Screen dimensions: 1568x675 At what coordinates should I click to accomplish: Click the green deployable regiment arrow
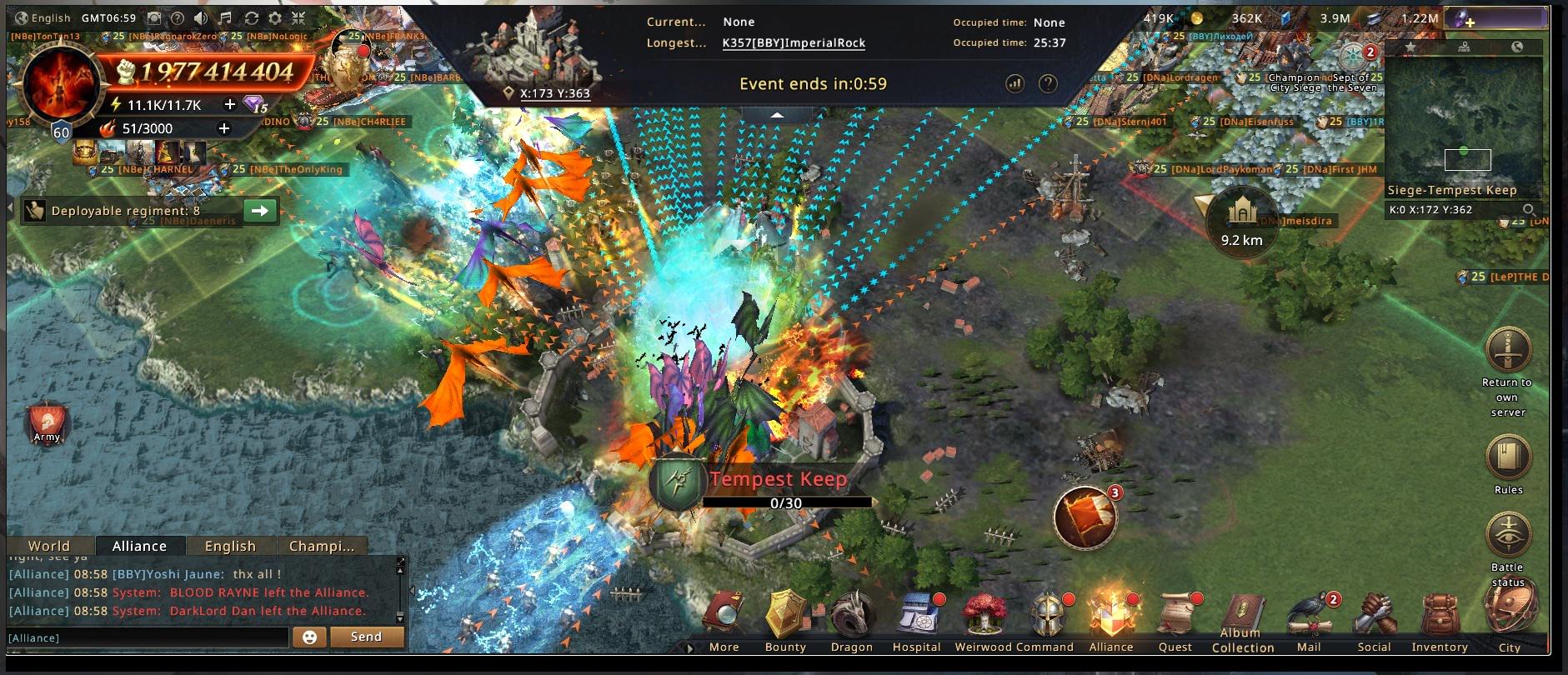click(x=260, y=211)
